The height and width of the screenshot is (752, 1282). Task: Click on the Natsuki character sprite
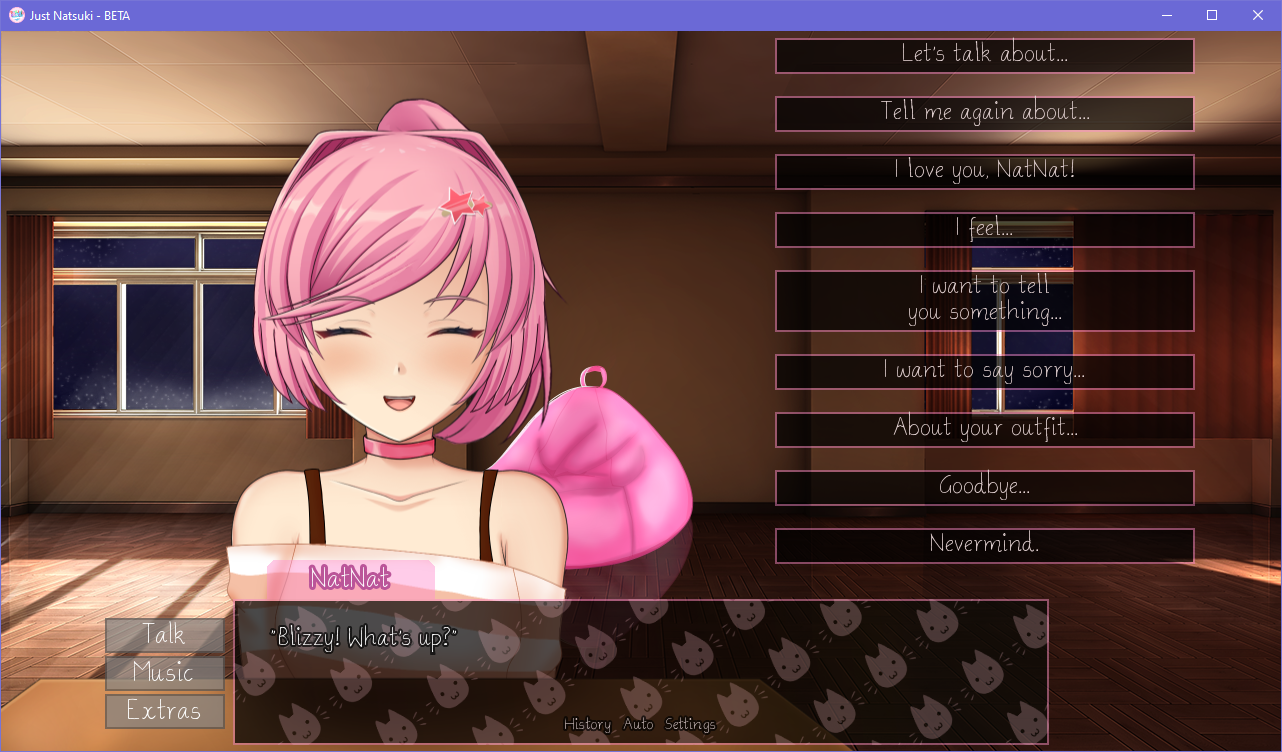(x=400, y=350)
